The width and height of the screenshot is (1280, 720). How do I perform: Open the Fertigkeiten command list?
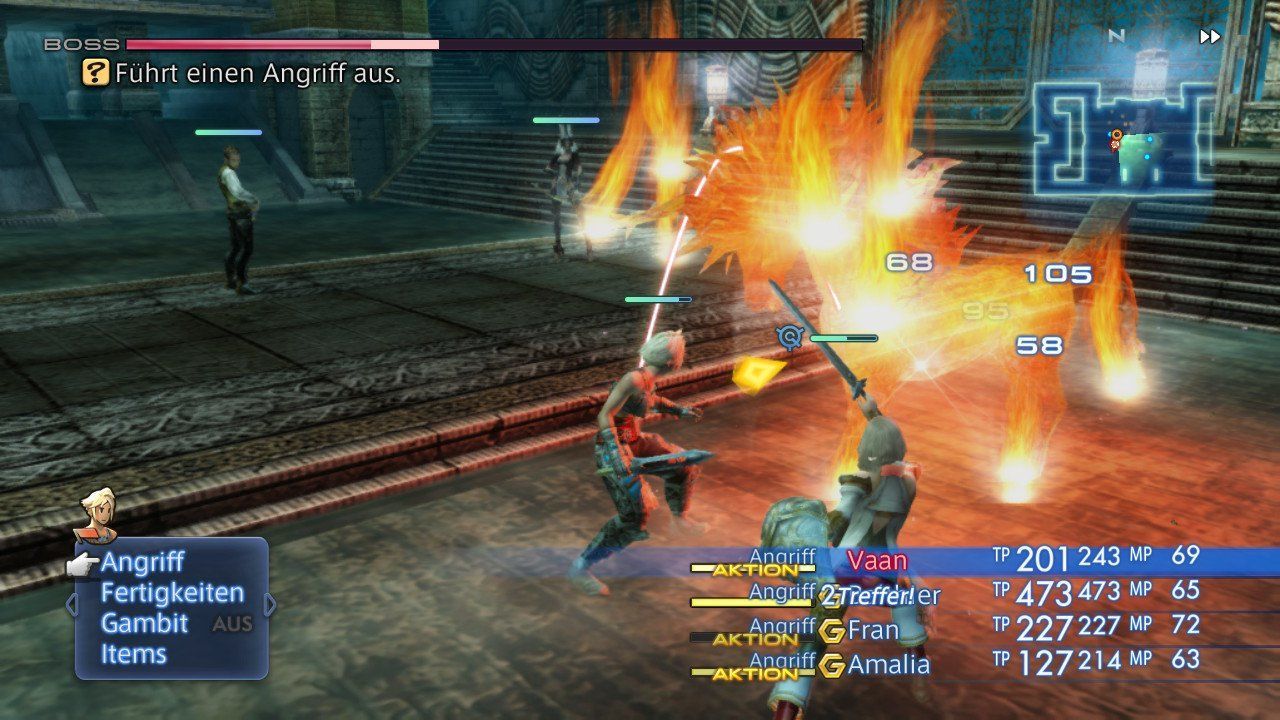pyautogui.click(x=172, y=593)
